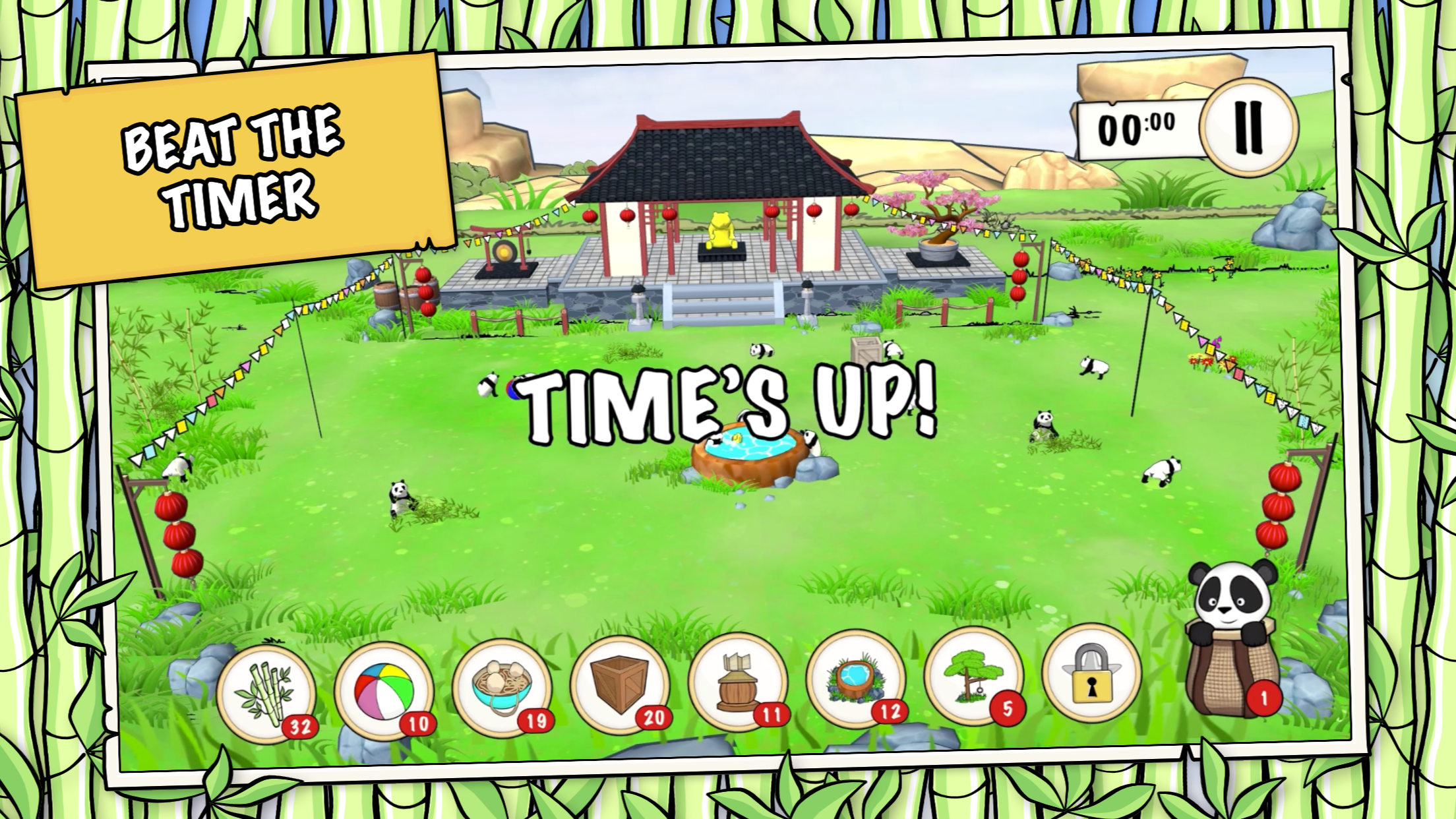
Task: Select the wooden crate item
Action: 619,685
